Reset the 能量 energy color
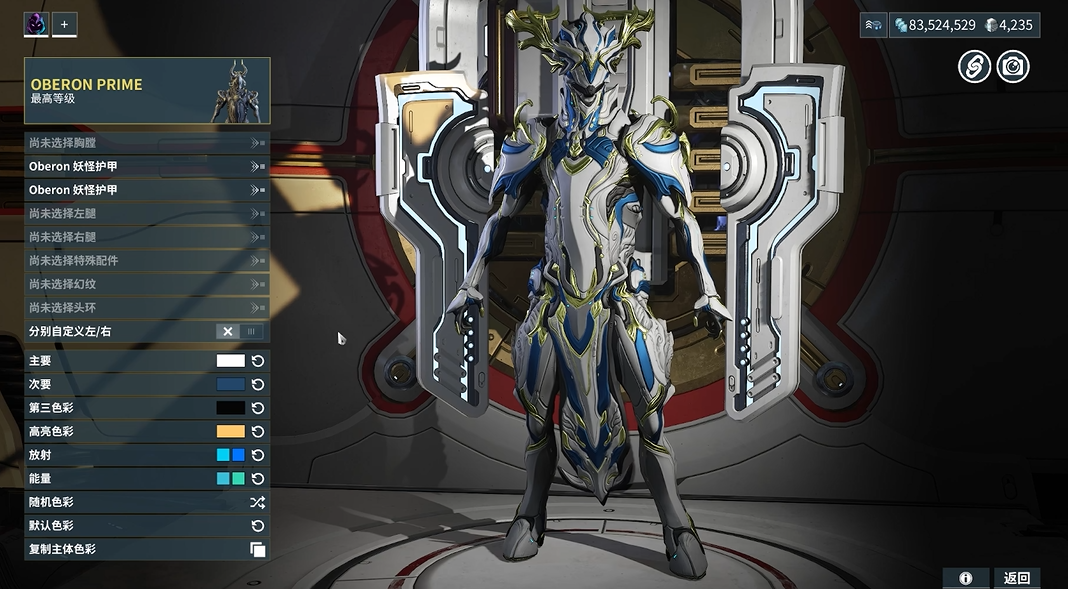1068x589 pixels. click(258, 479)
